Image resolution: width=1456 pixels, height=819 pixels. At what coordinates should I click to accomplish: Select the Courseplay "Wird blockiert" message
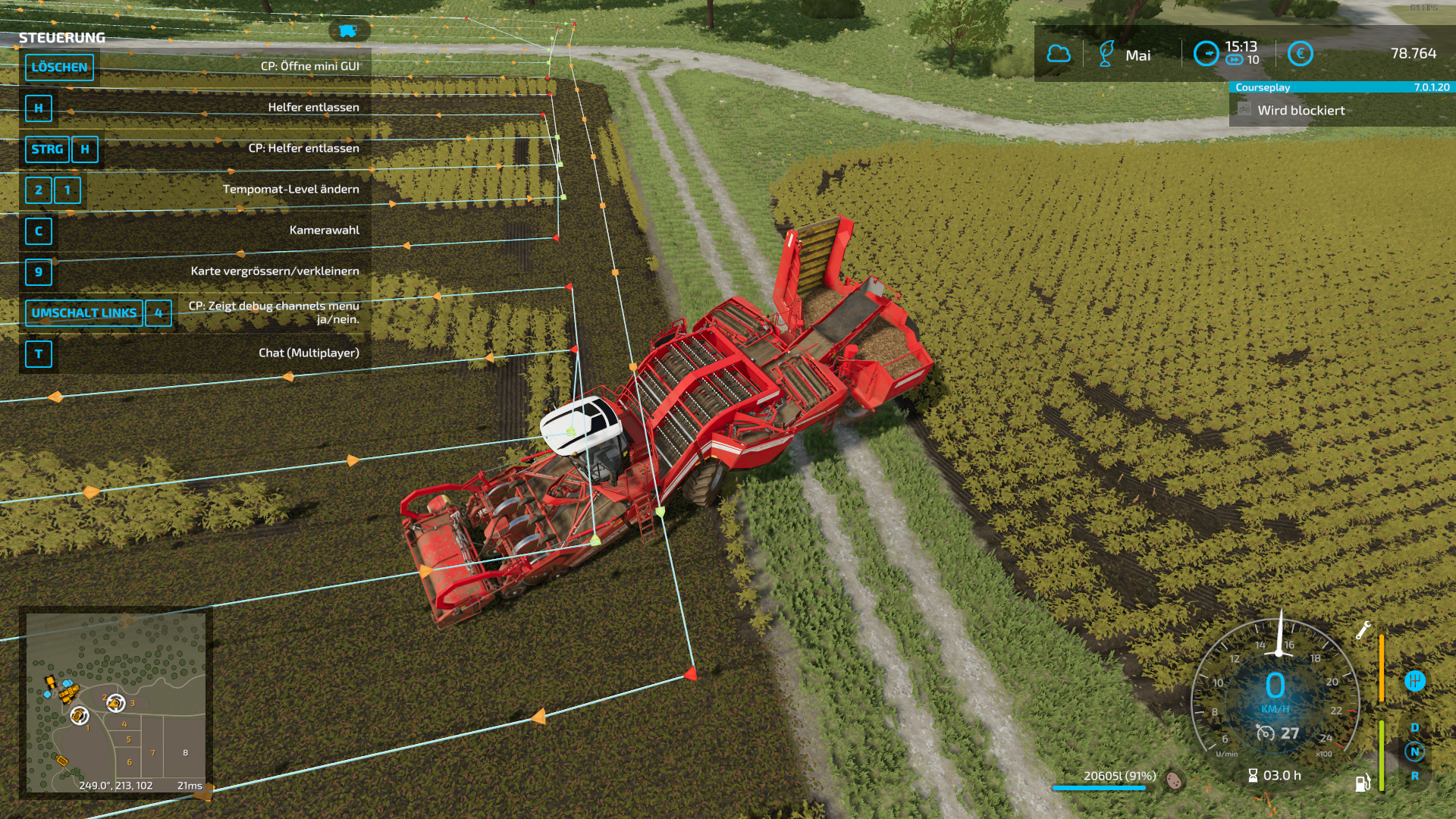coord(1301,111)
